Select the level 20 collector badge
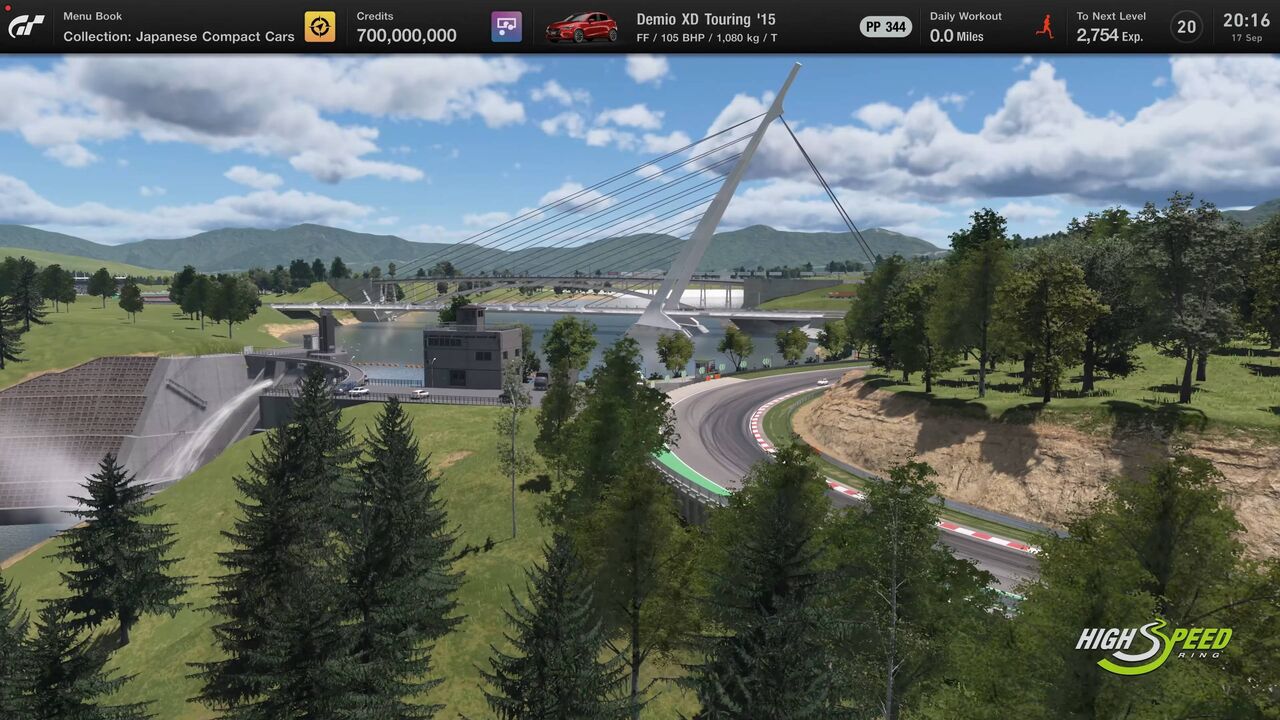The width and height of the screenshot is (1280, 720). tap(1186, 27)
